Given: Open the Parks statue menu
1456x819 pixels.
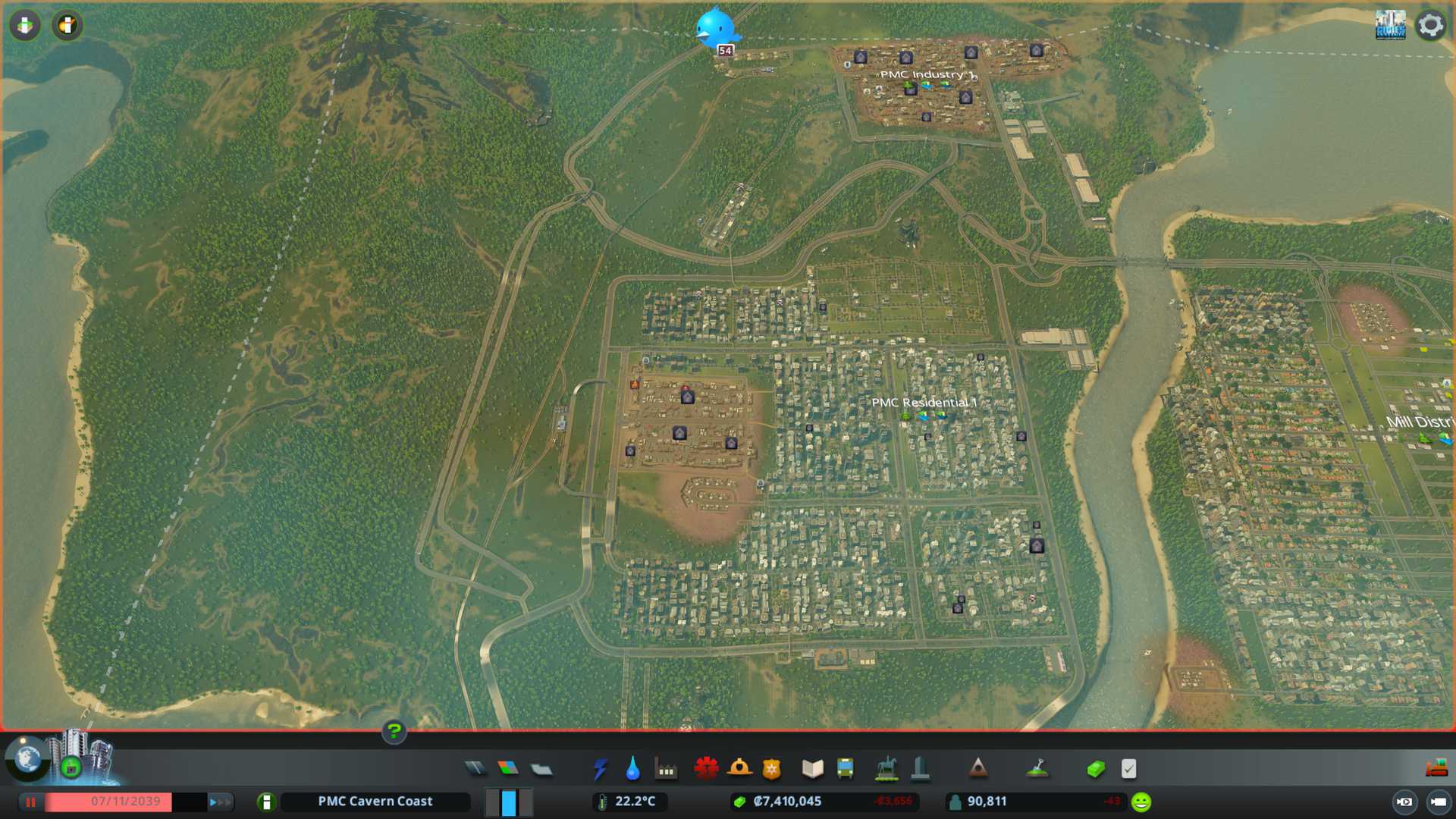Looking at the screenshot, I should click(x=886, y=769).
